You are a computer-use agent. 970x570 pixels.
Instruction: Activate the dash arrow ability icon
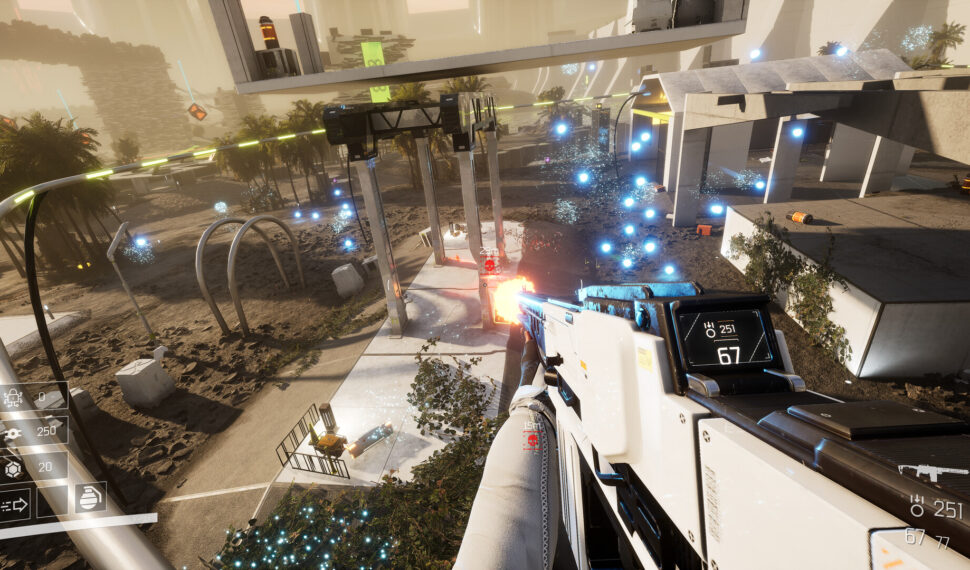[x=15, y=504]
